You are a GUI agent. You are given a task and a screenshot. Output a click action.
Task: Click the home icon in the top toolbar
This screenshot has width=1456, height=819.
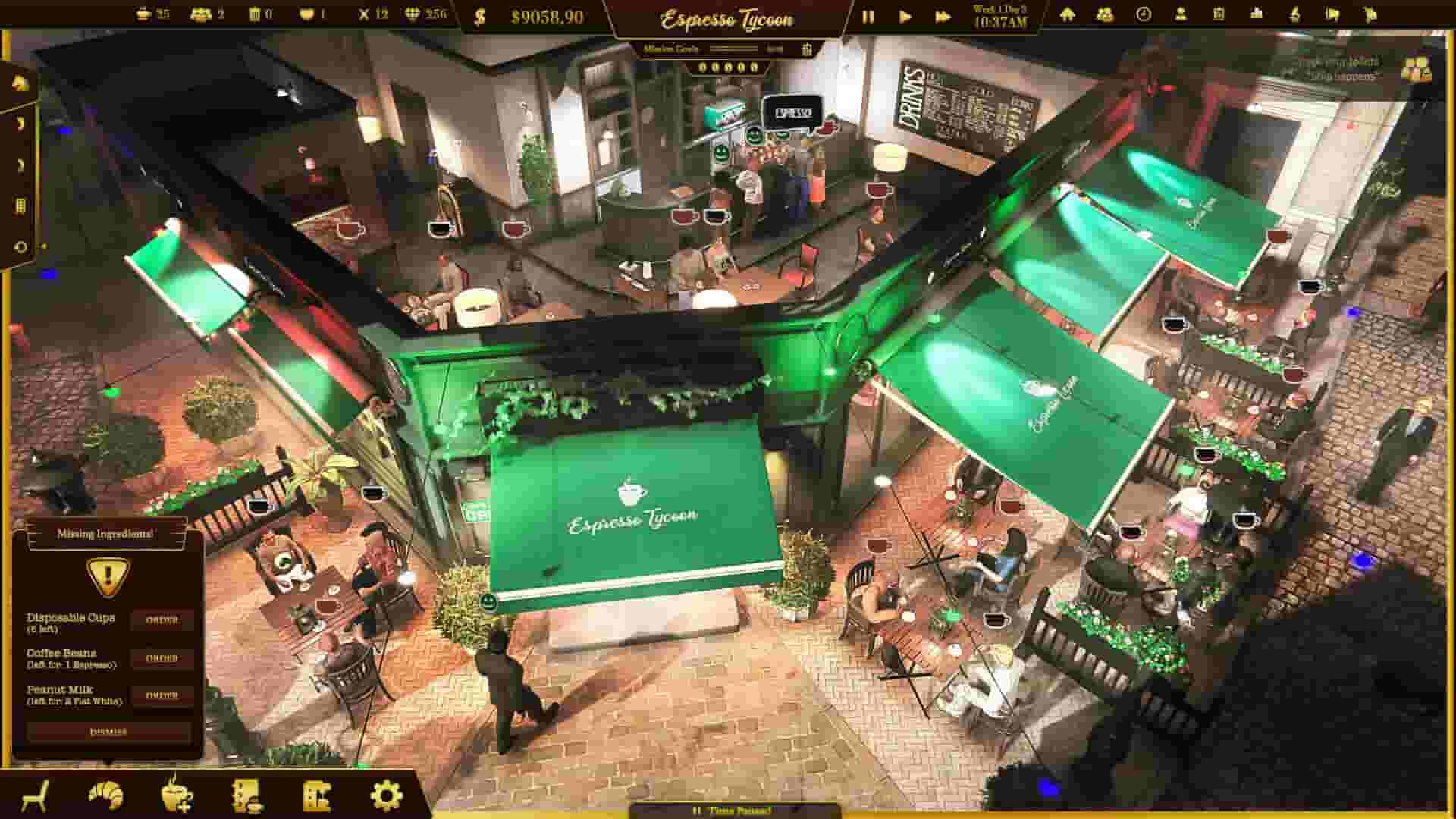[1069, 15]
